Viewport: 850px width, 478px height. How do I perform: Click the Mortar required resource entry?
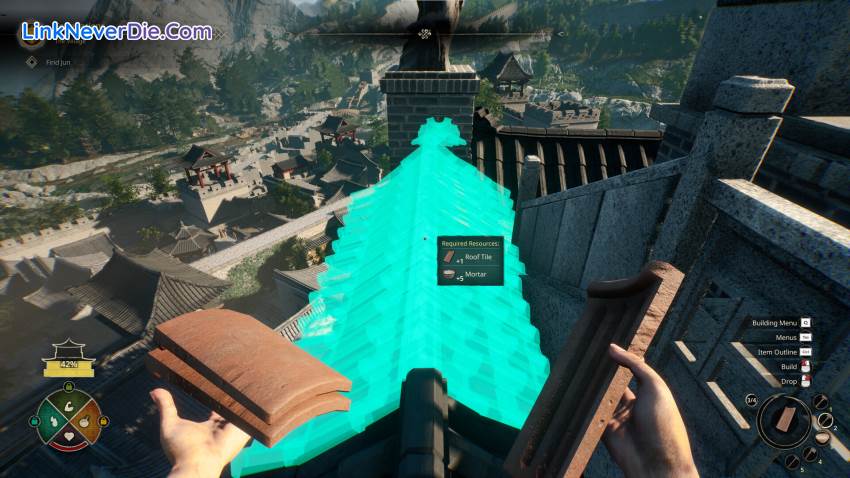(x=468, y=273)
